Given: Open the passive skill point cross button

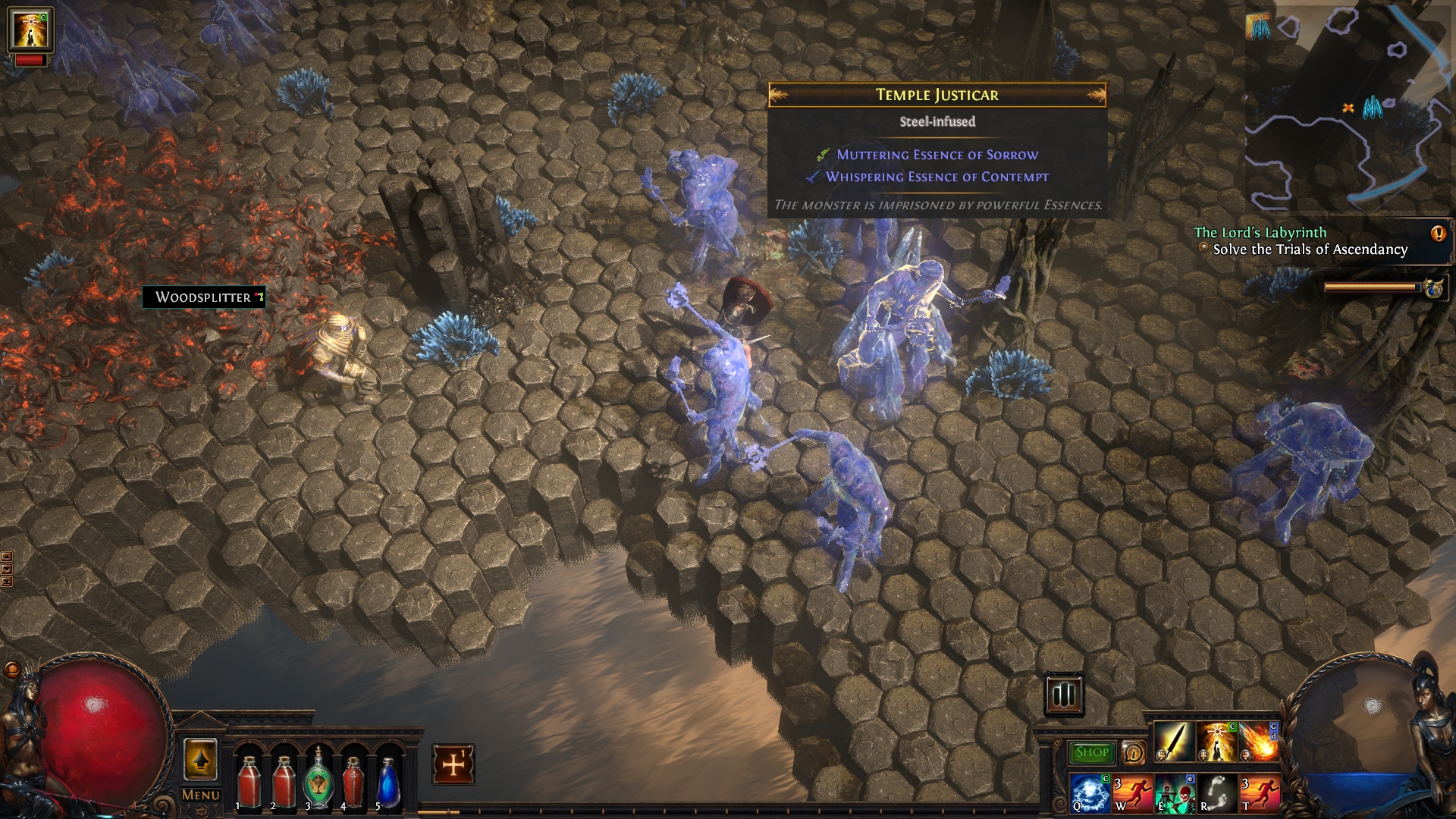Looking at the screenshot, I should point(453,764).
